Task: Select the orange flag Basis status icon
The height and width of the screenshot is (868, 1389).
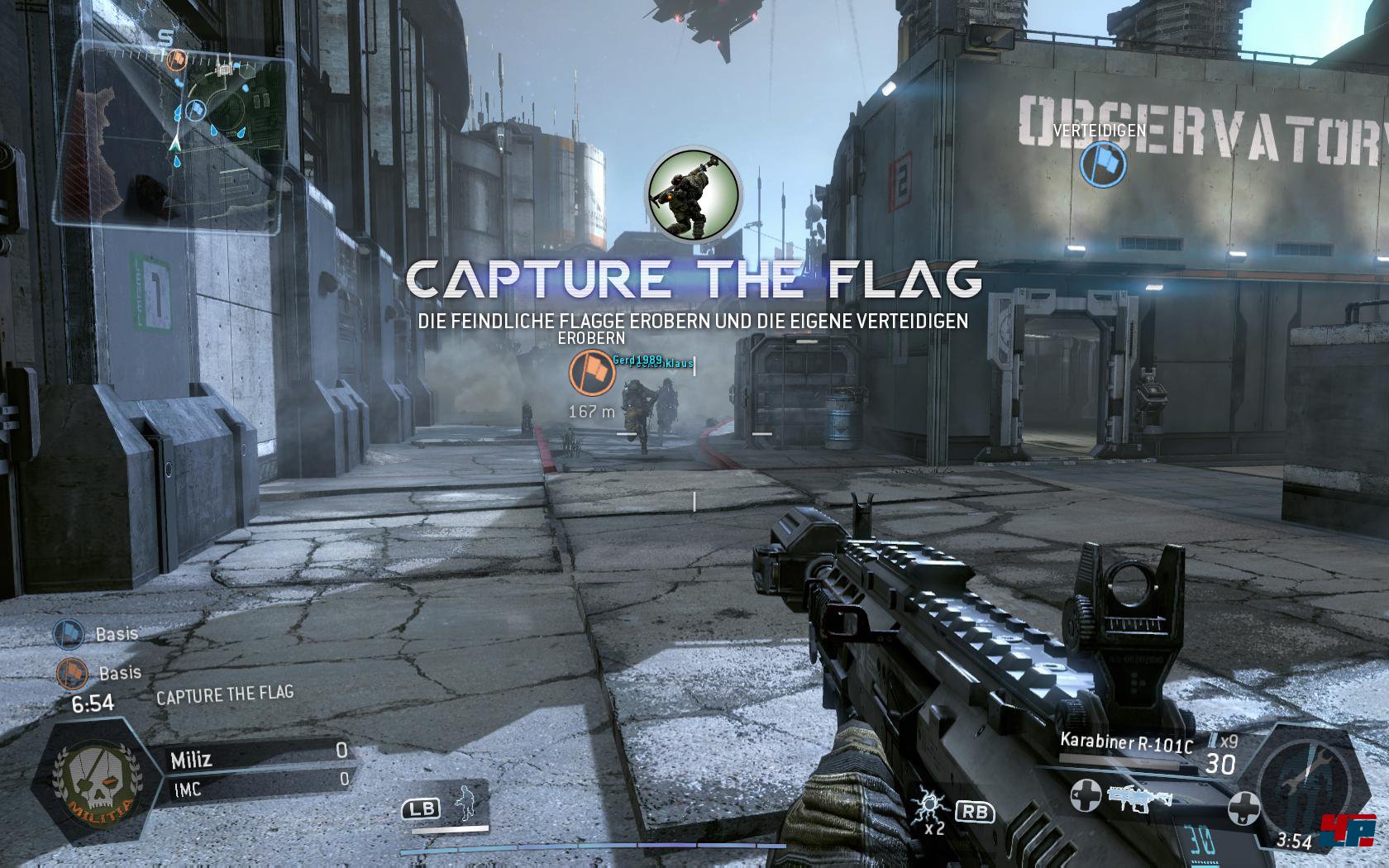Action: click(72, 673)
